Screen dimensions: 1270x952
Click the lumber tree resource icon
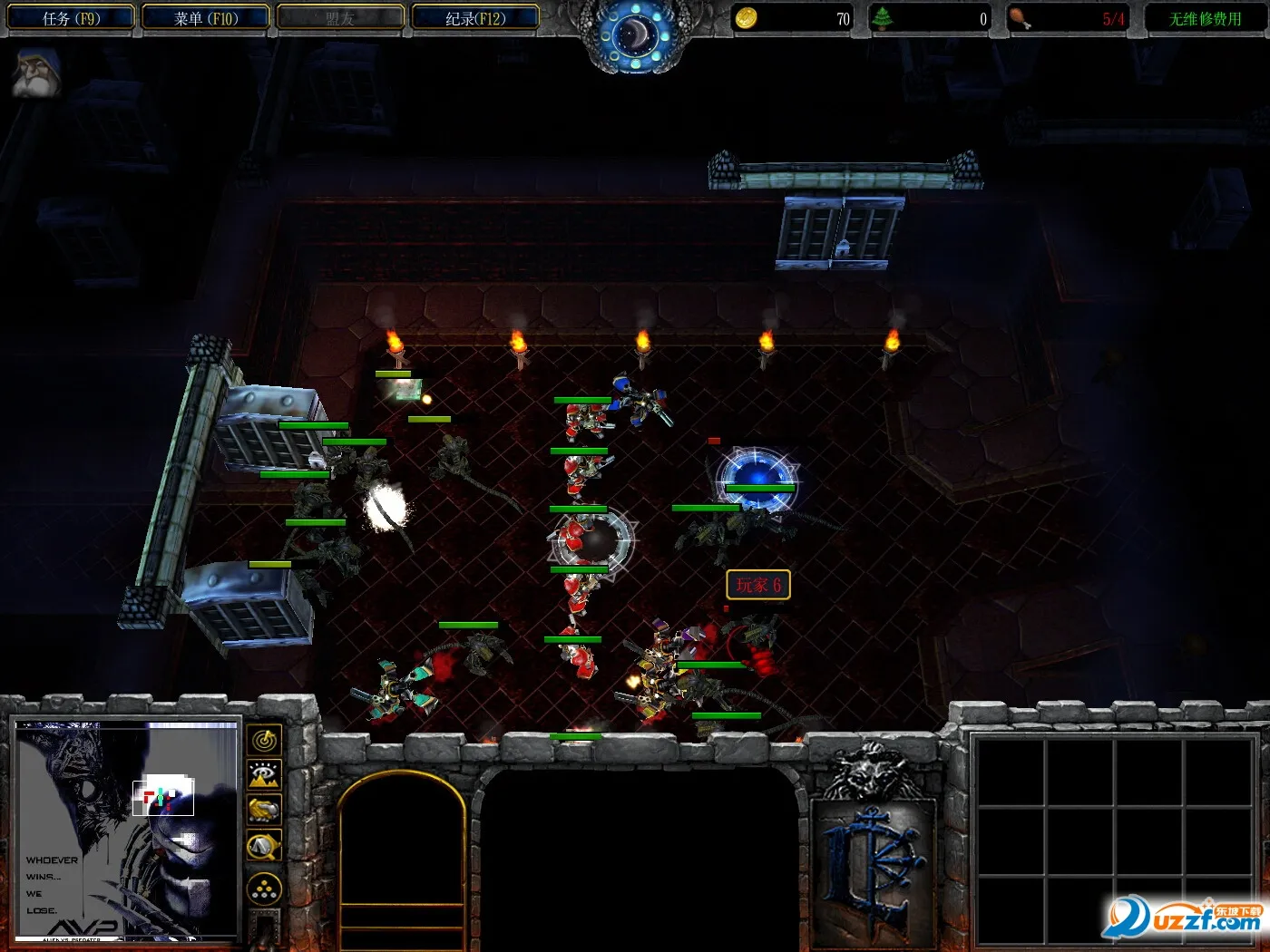click(882, 18)
